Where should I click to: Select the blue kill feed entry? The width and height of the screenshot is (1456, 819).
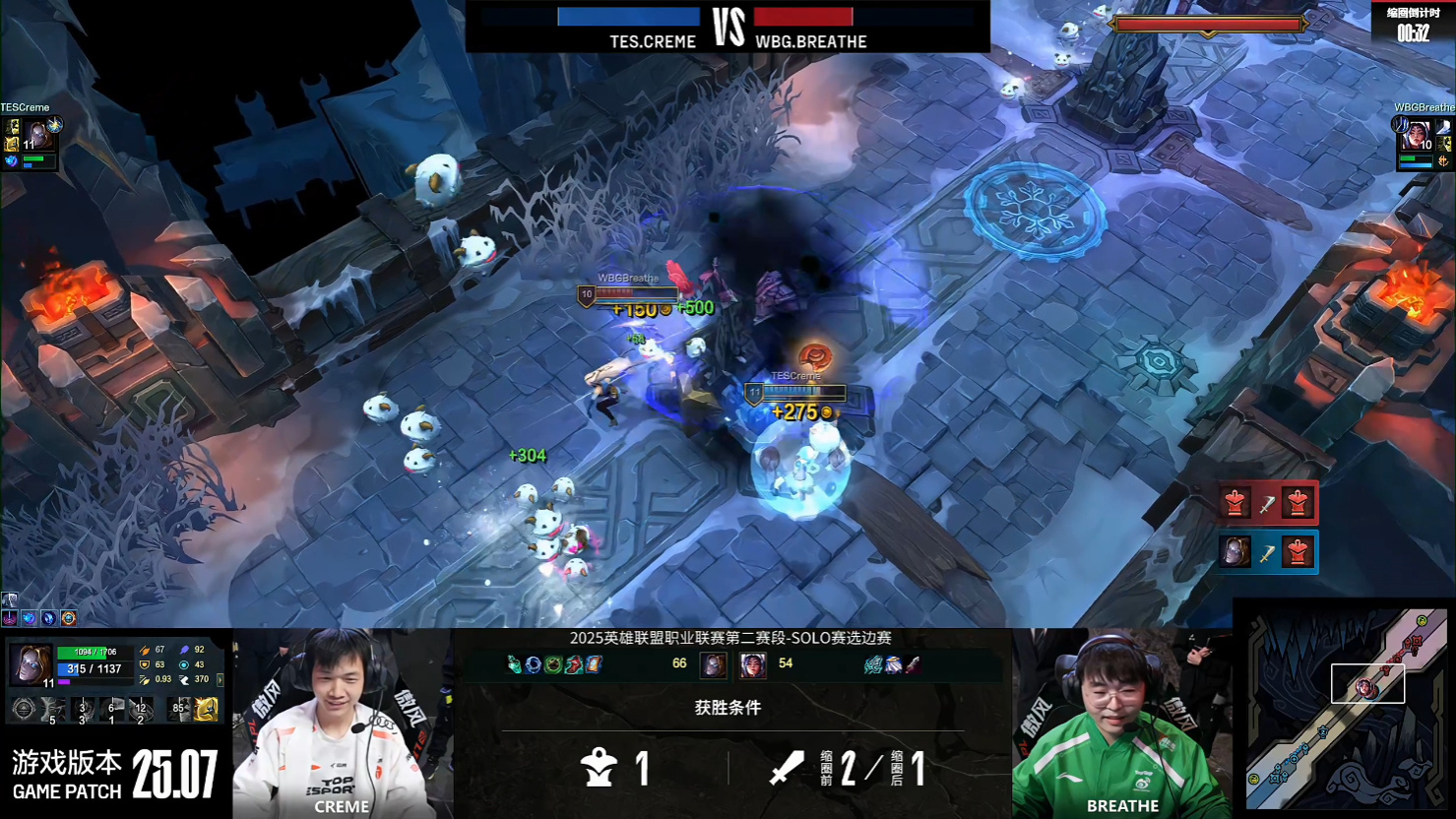(x=1267, y=552)
